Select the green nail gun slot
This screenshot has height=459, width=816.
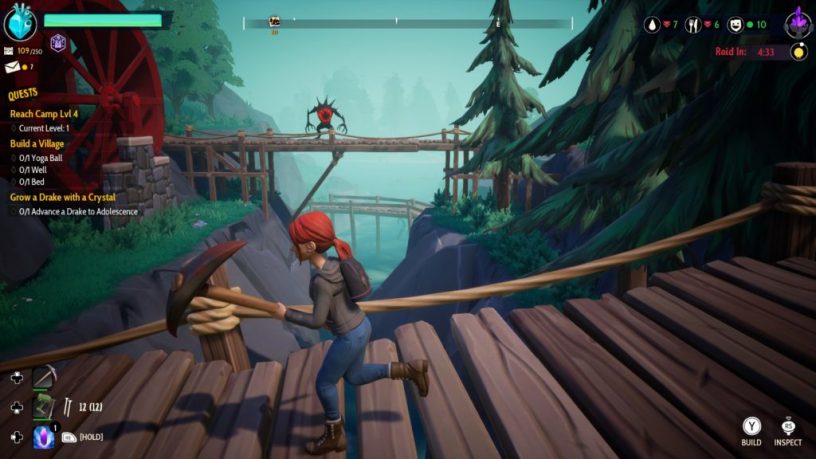[44, 407]
